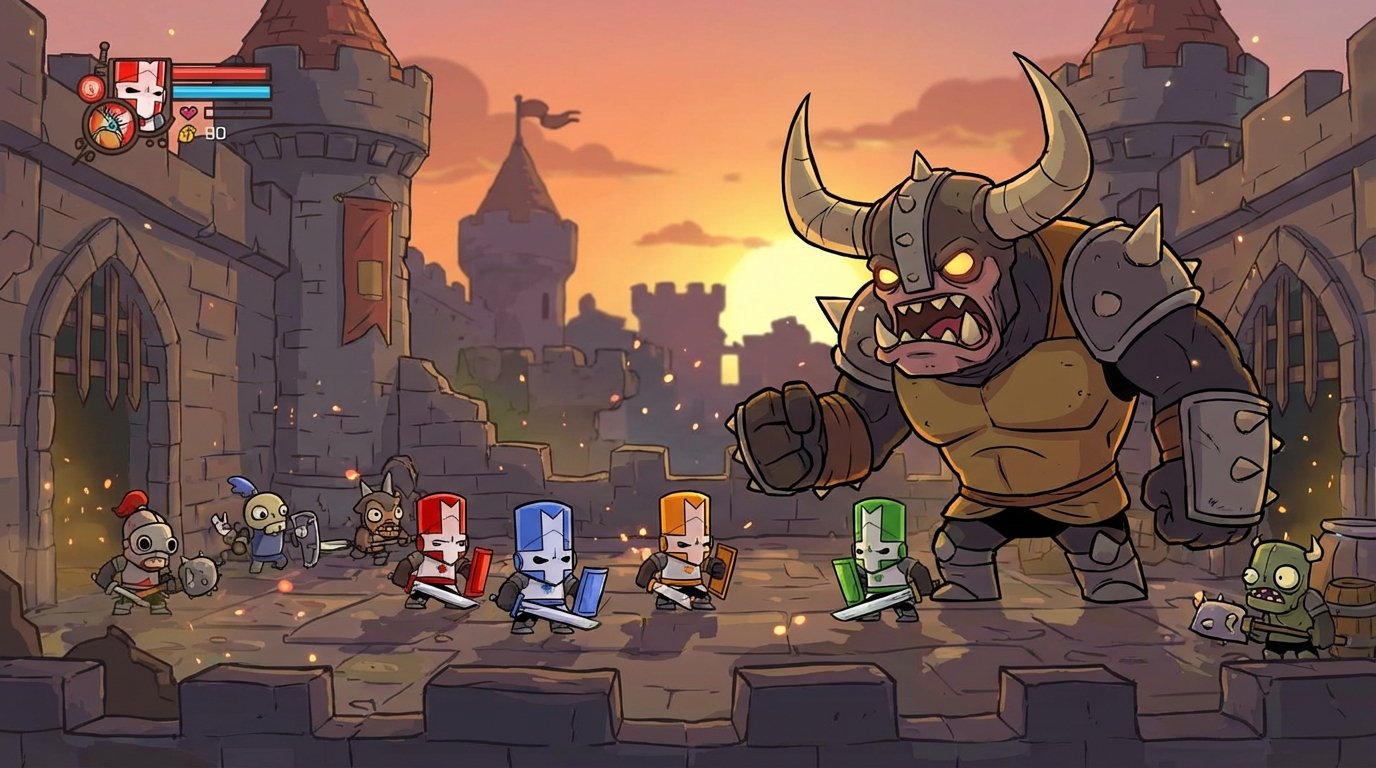
Task: Click the sword hilt behind the HUD portrait
Action: tap(103, 52)
